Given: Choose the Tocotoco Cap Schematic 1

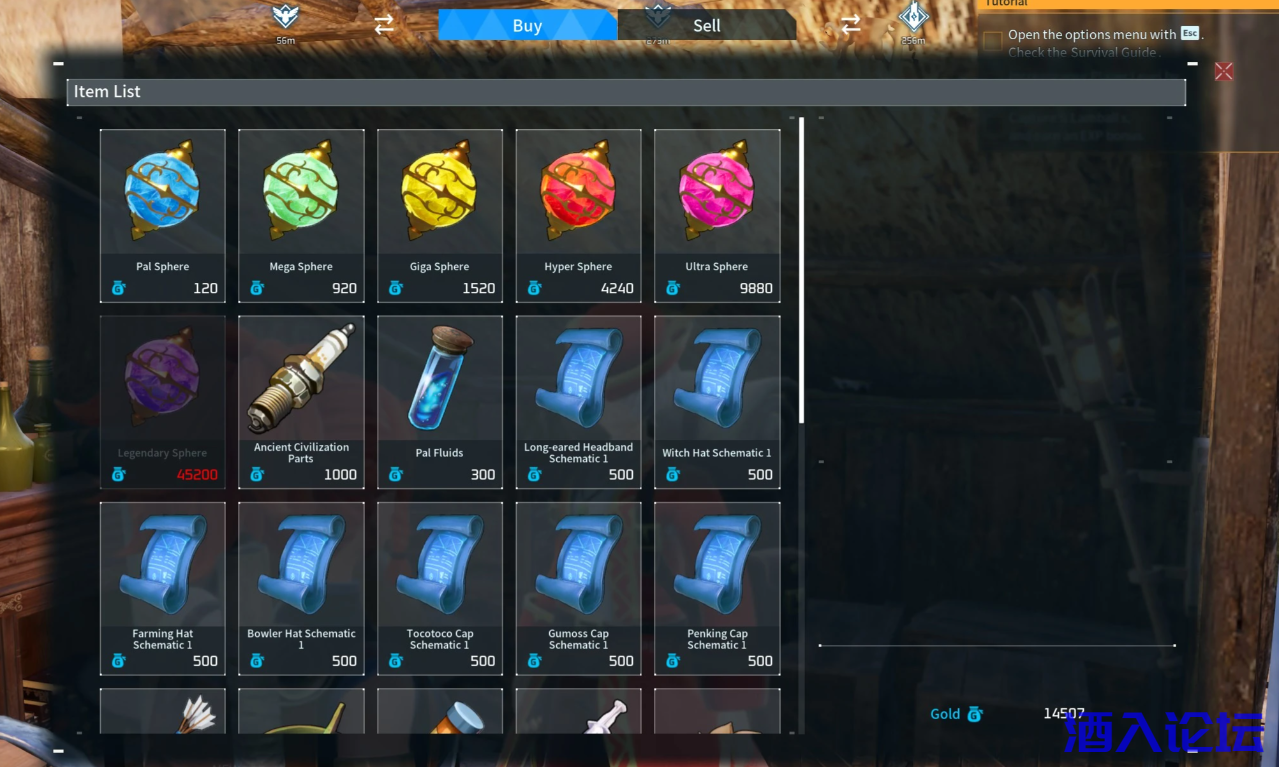Looking at the screenshot, I should pos(440,588).
